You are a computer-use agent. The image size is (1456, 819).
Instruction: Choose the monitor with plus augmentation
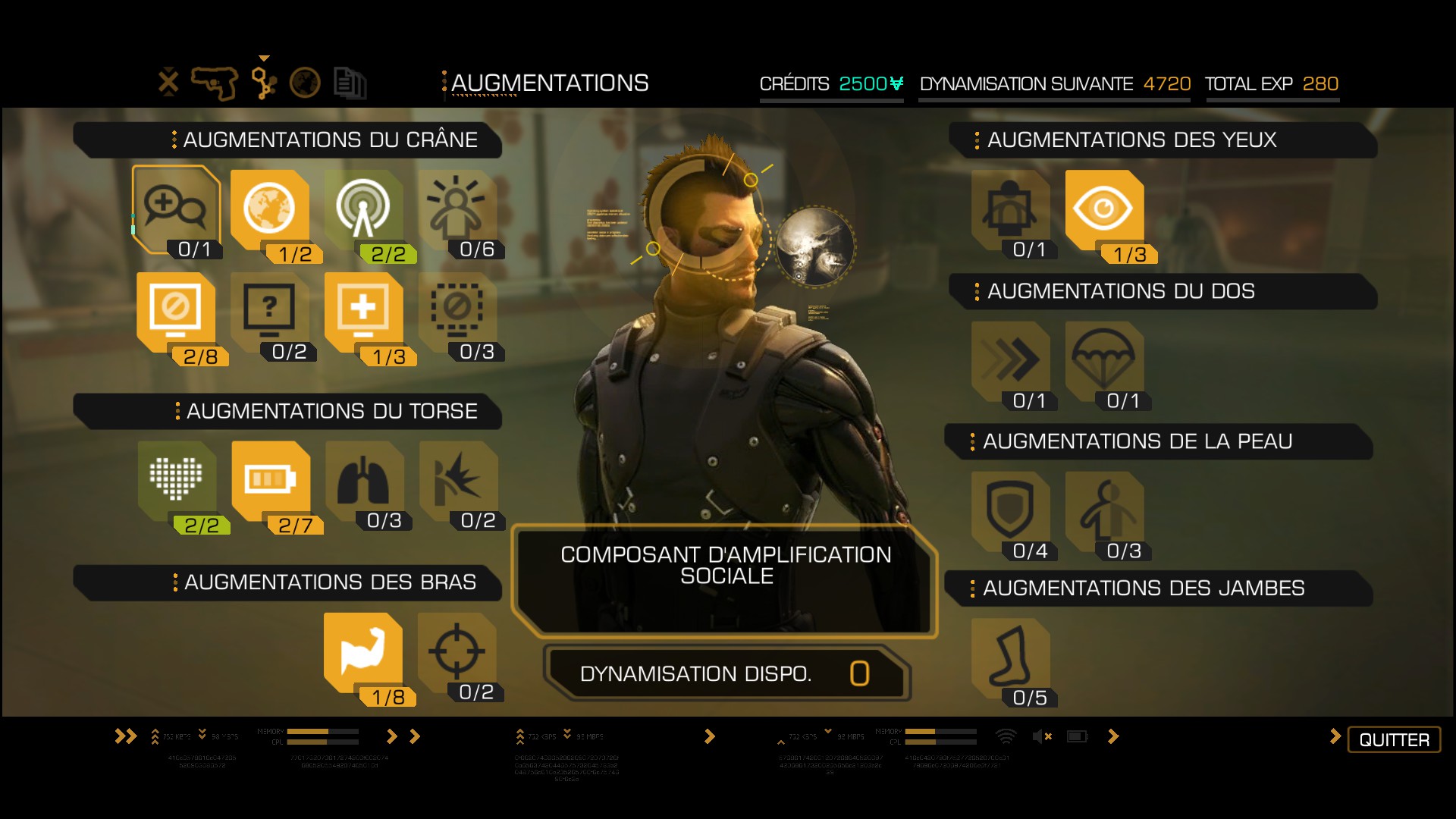[363, 311]
